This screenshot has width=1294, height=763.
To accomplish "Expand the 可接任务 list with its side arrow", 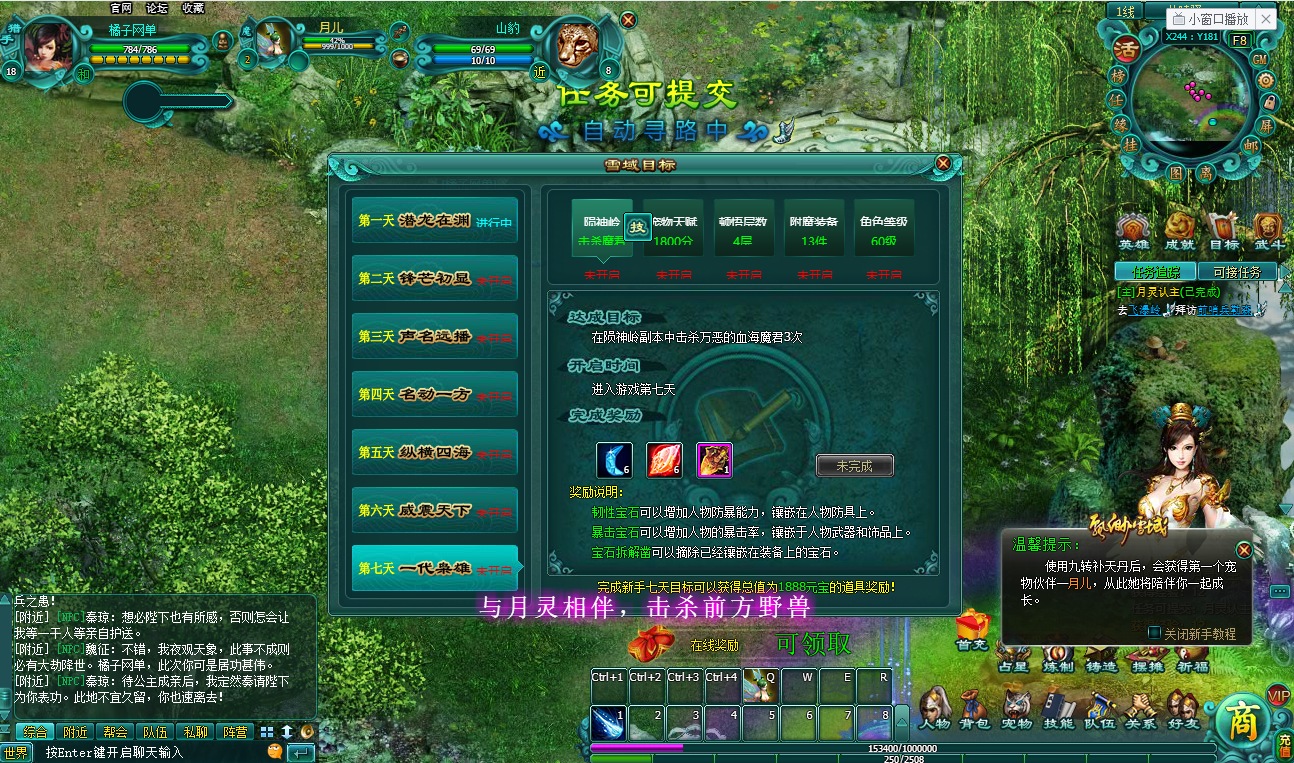I will click(x=1286, y=271).
